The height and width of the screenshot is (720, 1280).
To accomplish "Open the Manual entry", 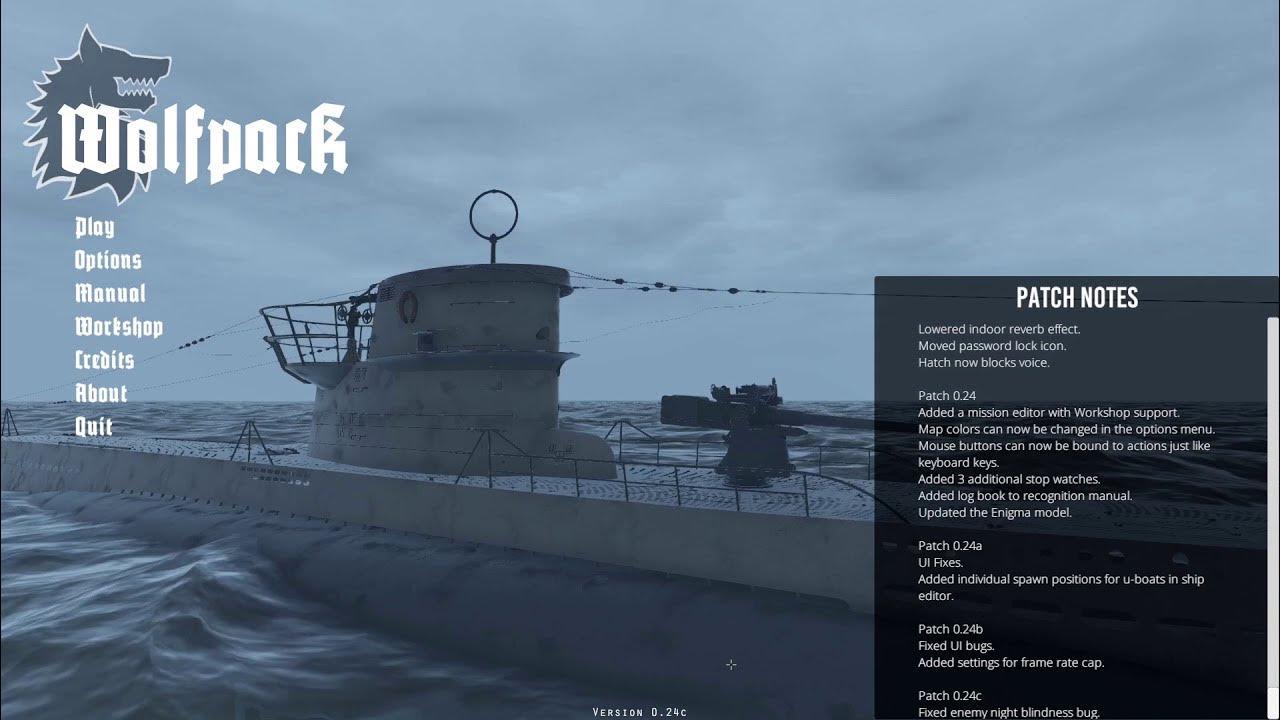I will [110, 294].
